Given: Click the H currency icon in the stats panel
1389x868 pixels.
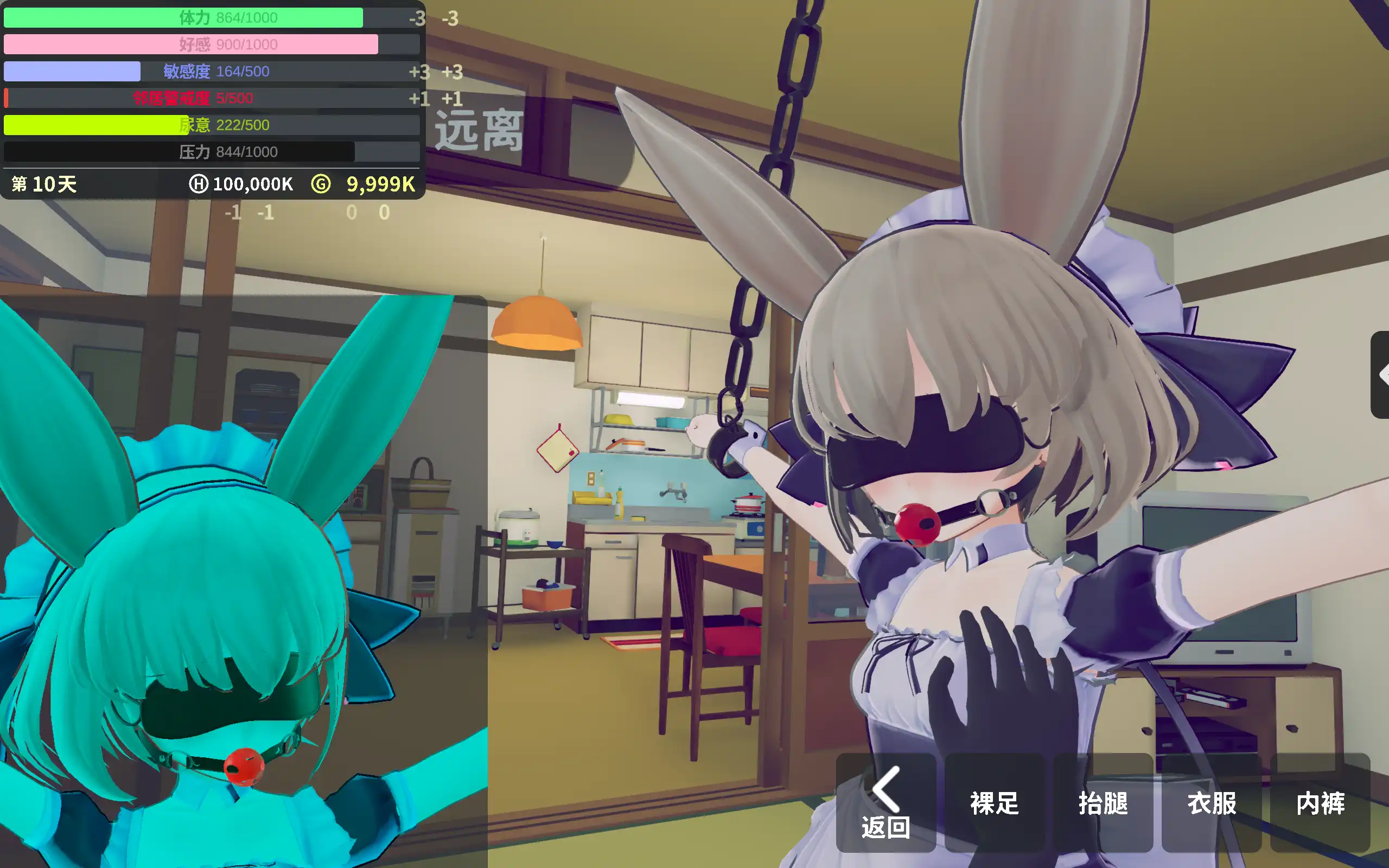Looking at the screenshot, I should click(x=197, y=184).
